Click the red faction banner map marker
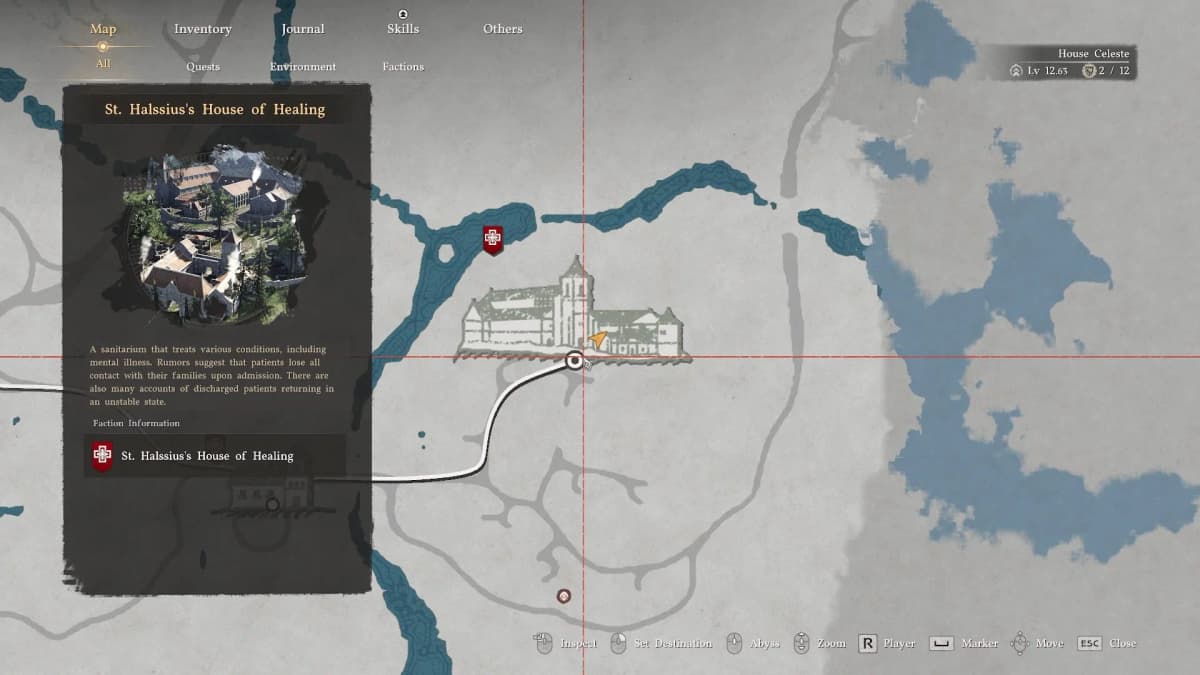Screen dimensions: 1200x675 click(492, 239)
